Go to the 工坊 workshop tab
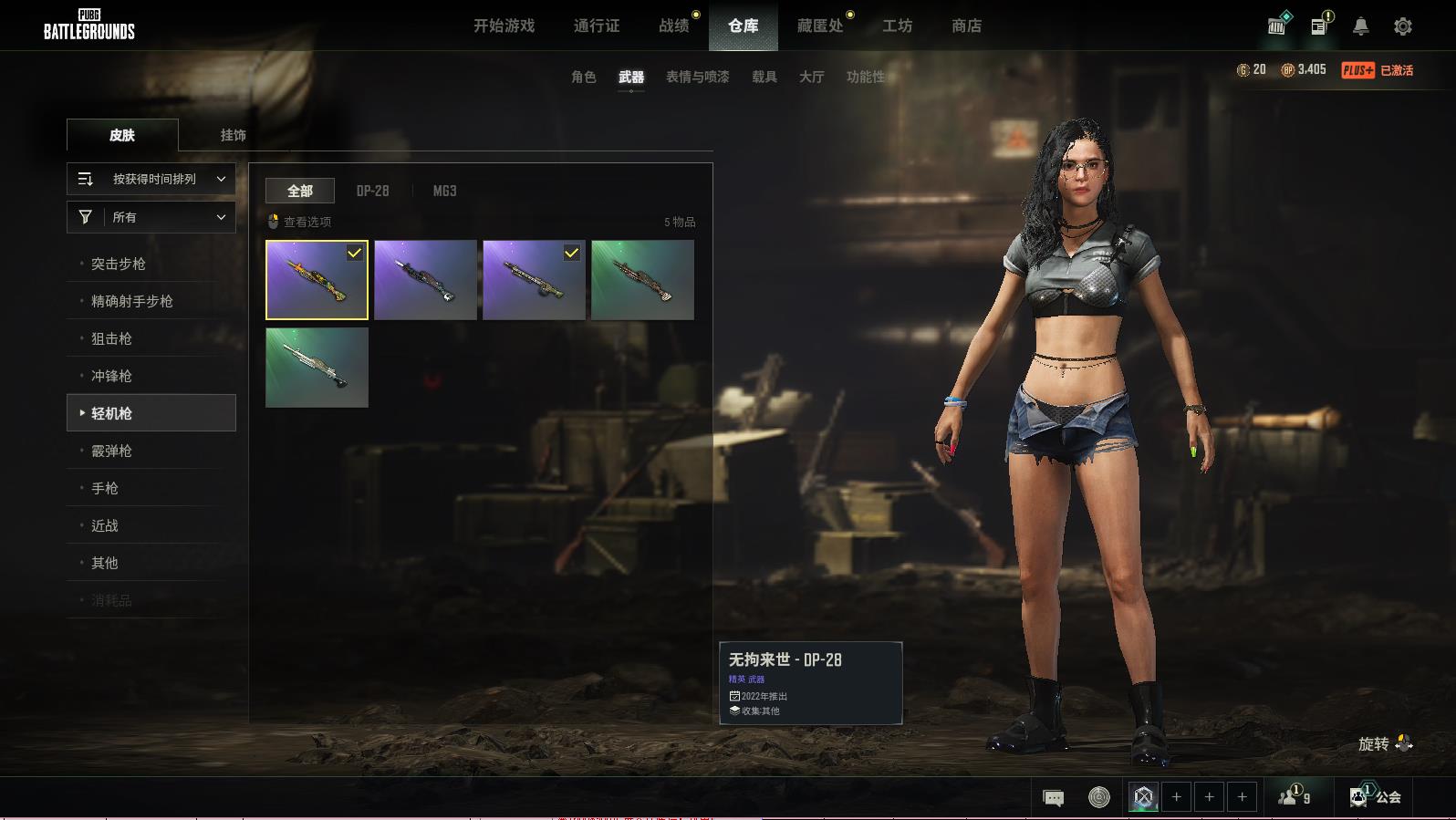The image size is (1456, 820). tap(897, 26)
